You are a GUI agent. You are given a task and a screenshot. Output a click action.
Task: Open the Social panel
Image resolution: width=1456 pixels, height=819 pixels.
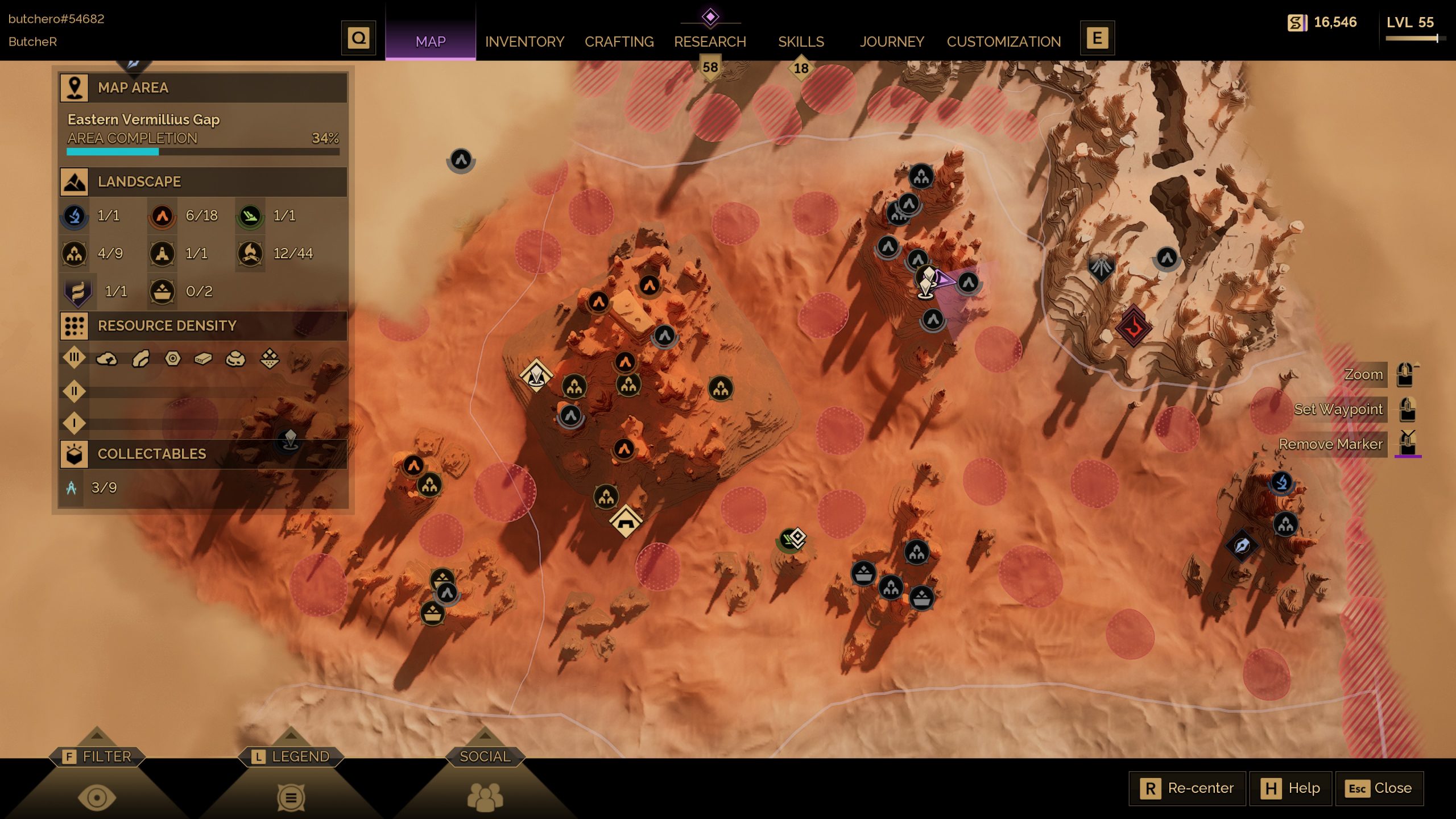[485, 757]
